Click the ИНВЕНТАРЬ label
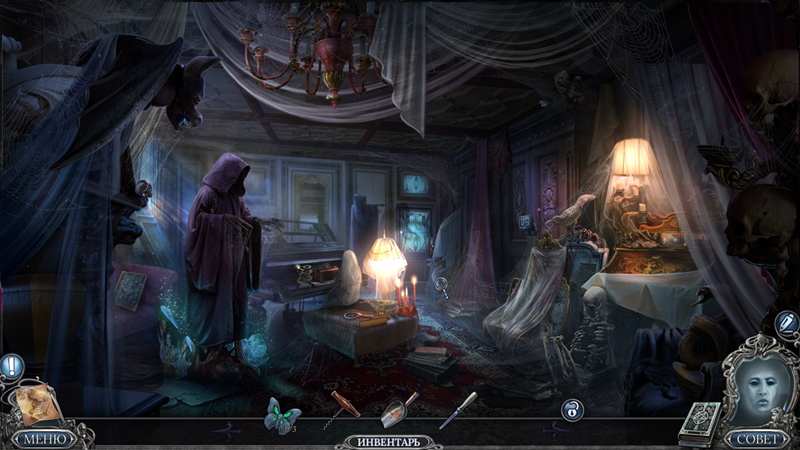 pos(392,441)
